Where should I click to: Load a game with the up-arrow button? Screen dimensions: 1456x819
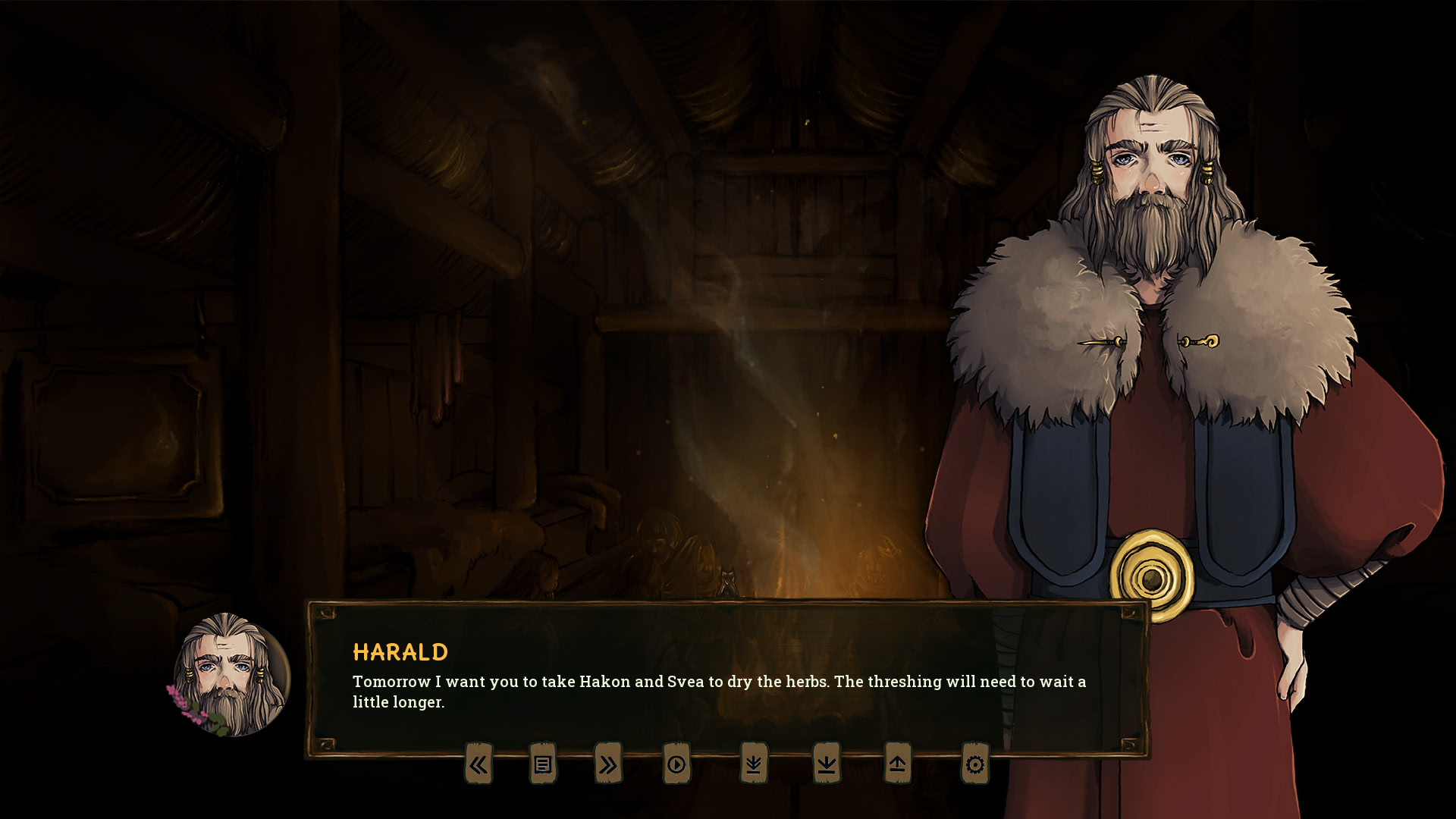point(897,764)
